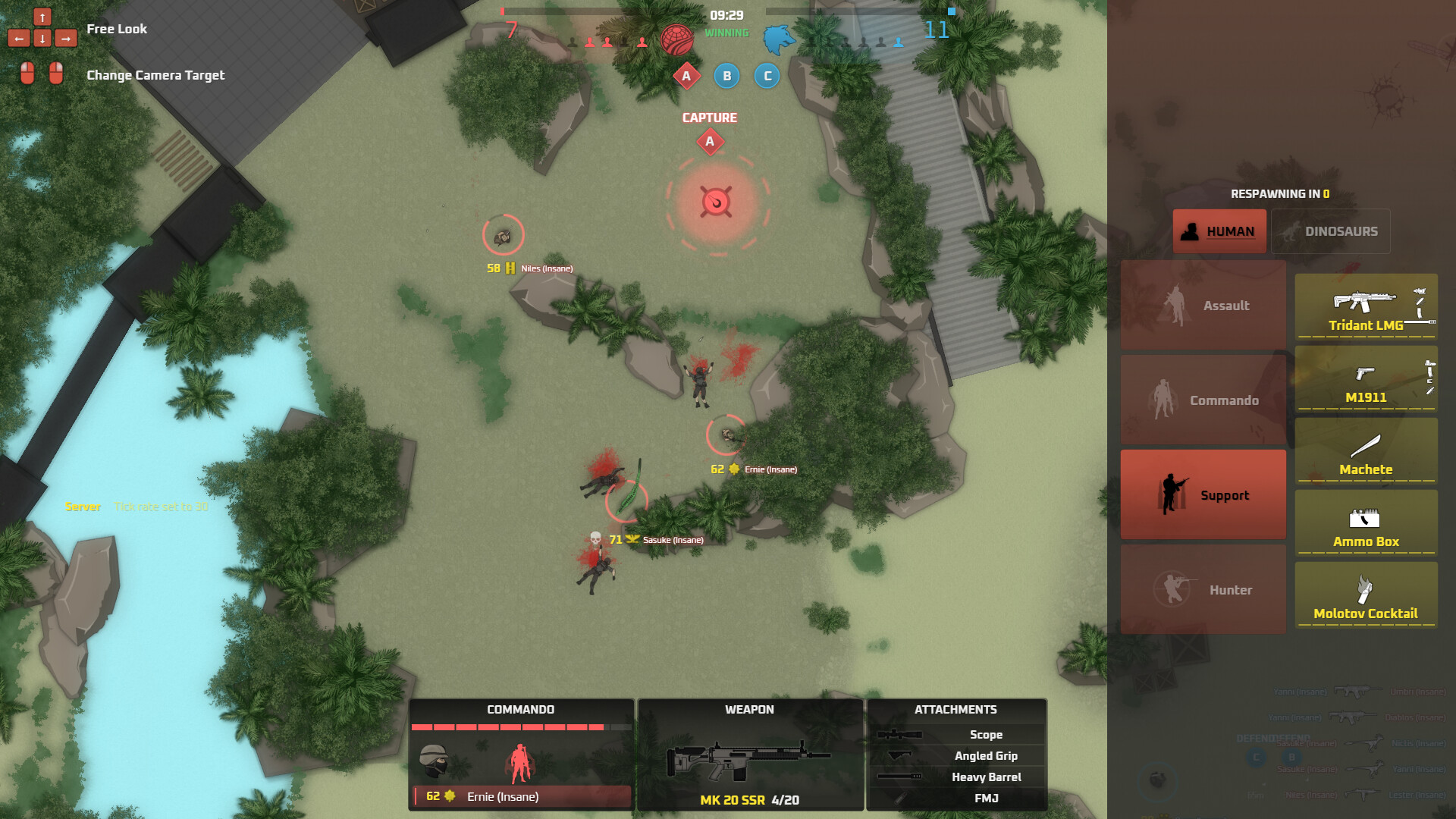The width and height of the screenshot is (1456, 819).
Task: Click objective marker A at top
Action: click(686, 76)
